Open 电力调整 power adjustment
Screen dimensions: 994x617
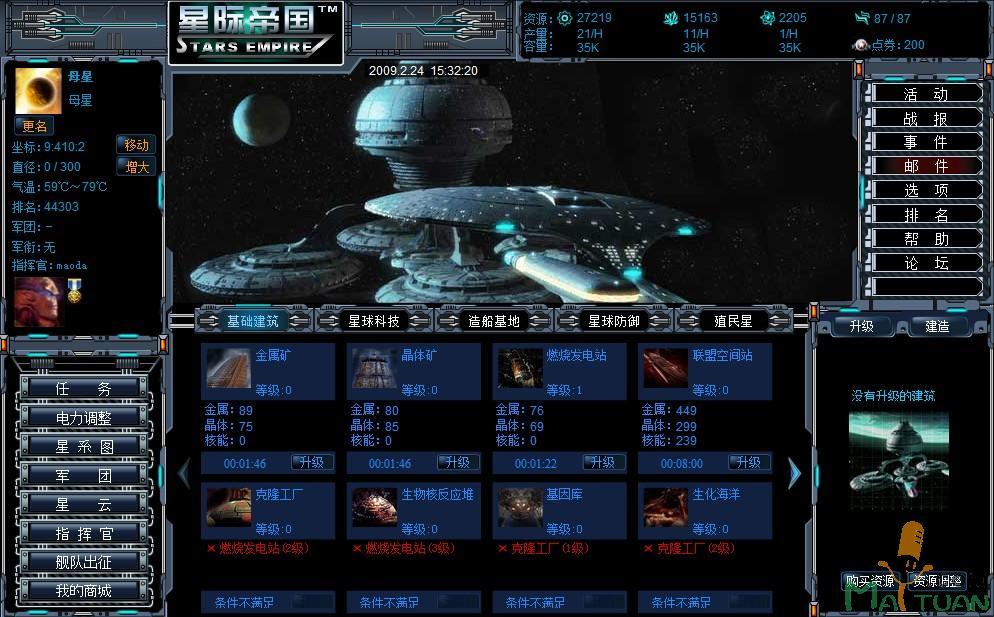coord(84,418)
